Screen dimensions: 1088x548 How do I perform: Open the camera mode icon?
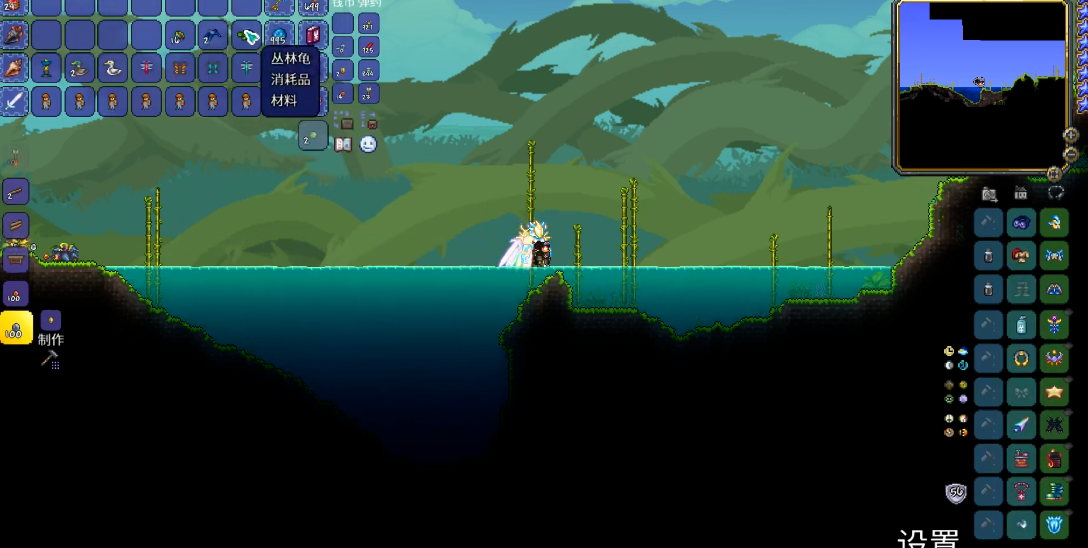click(x=989, y=193)
